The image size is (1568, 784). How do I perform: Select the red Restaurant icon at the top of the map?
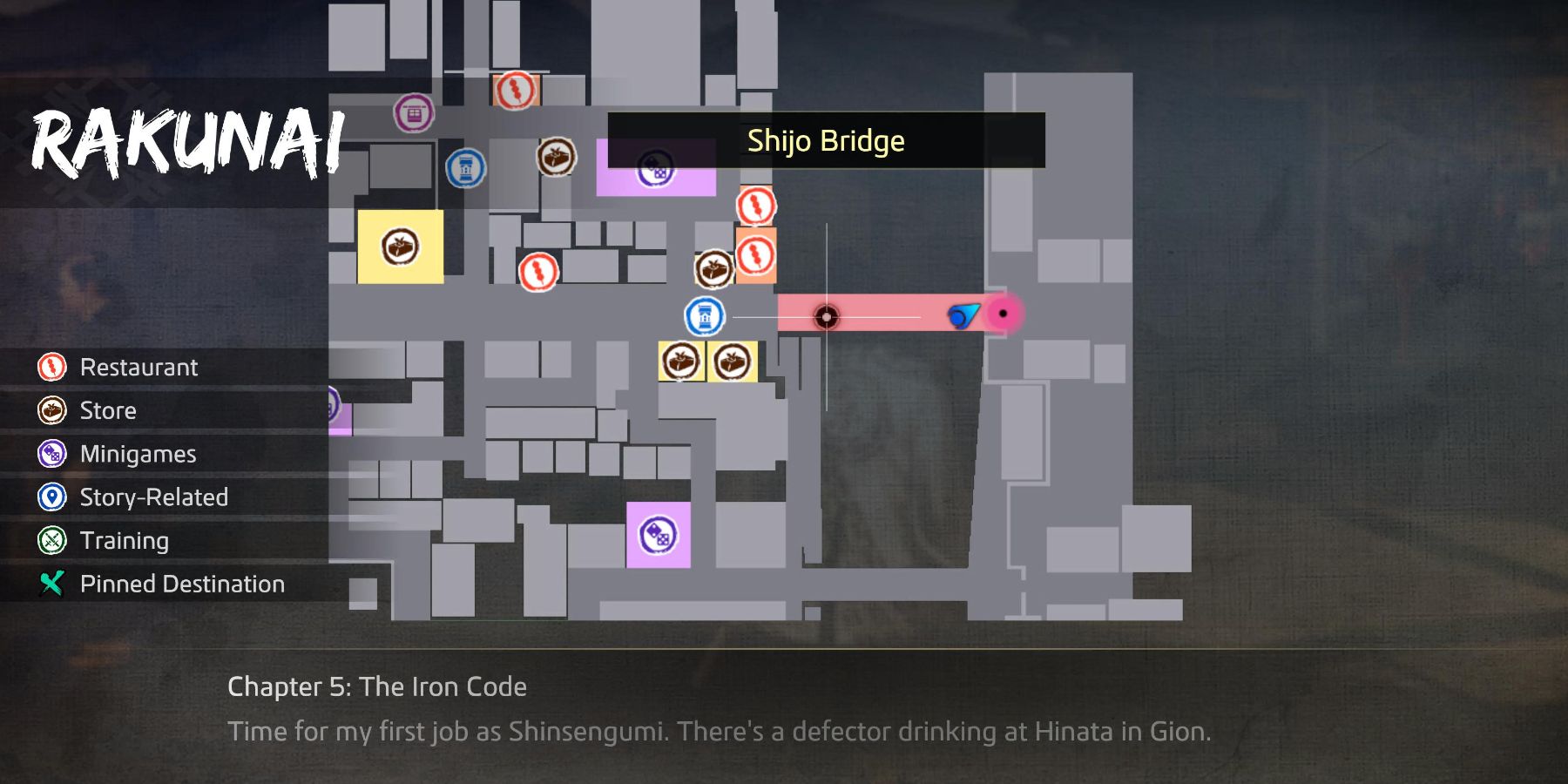(516, 91)
